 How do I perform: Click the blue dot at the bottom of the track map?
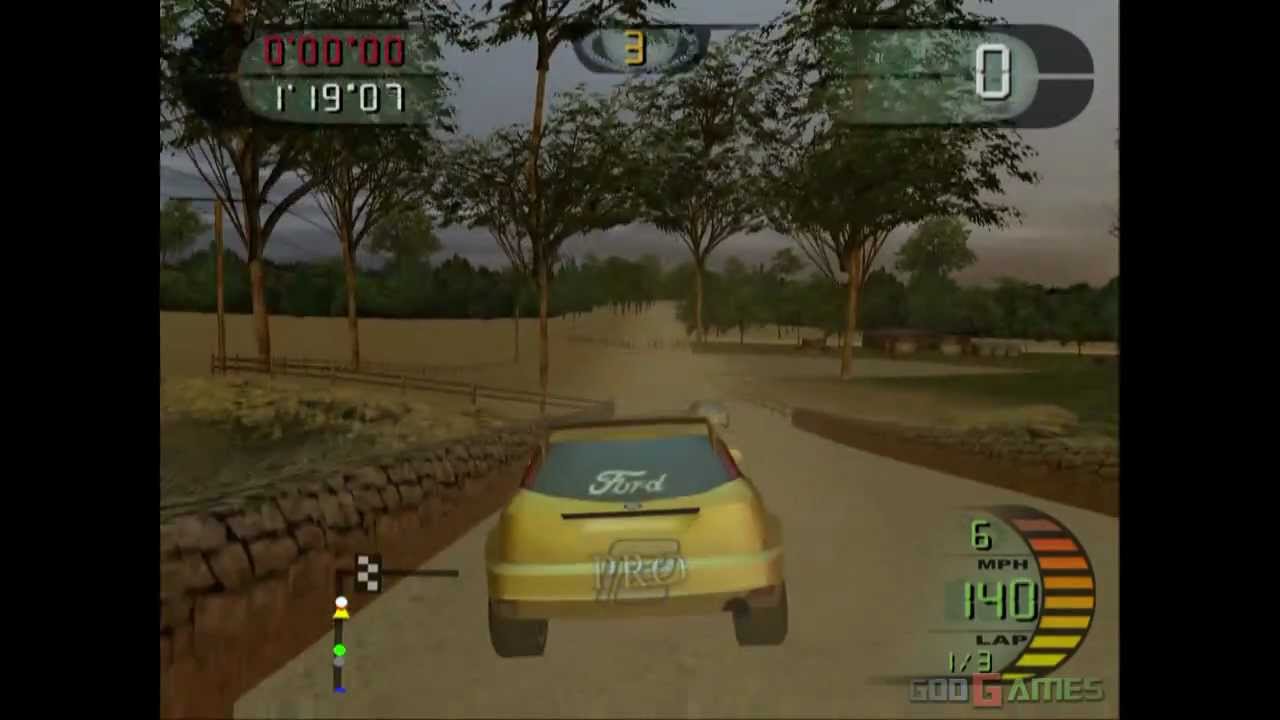tap(340, 686)
